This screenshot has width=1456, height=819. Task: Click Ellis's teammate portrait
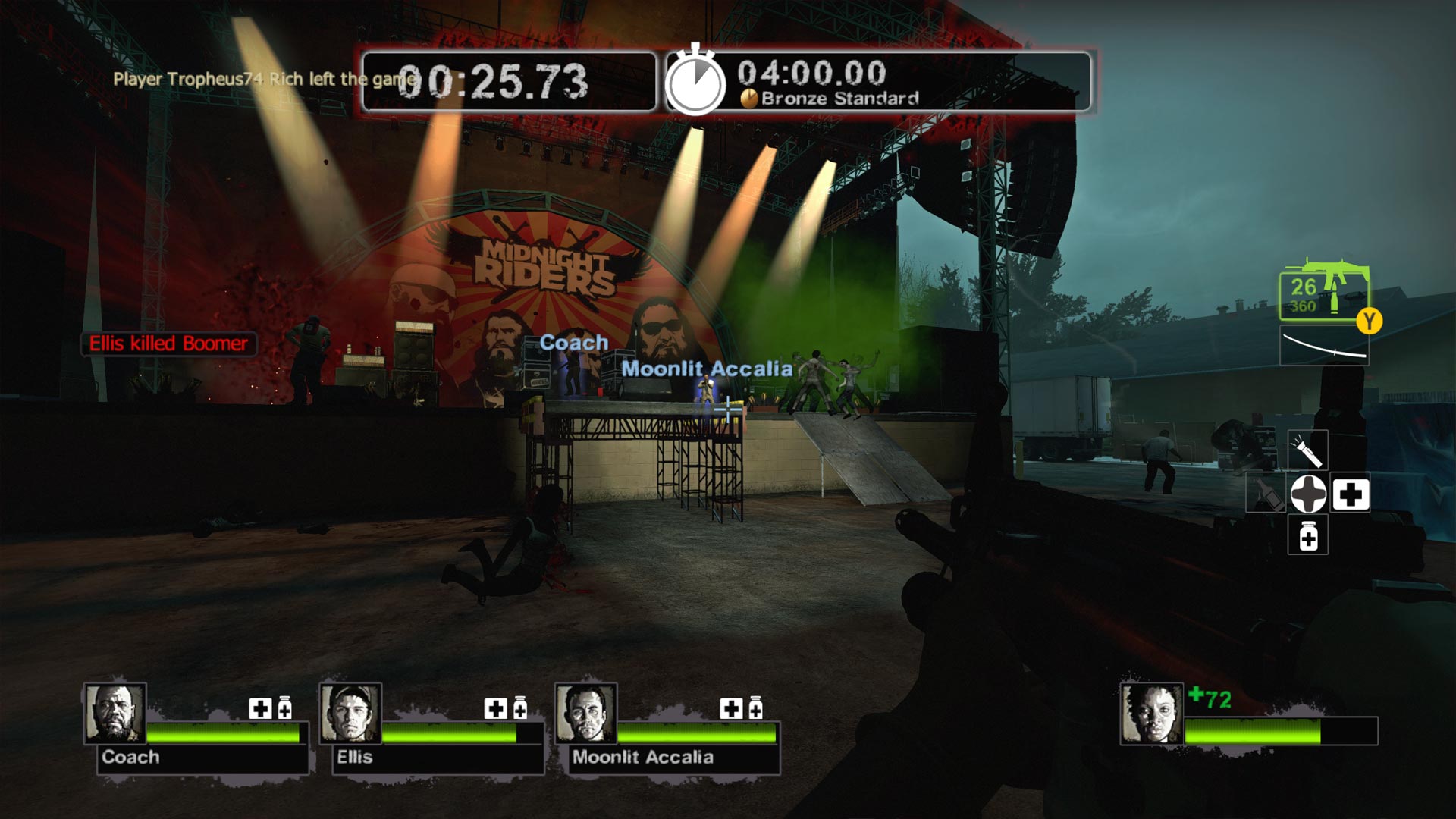click(x=350, y=714)
